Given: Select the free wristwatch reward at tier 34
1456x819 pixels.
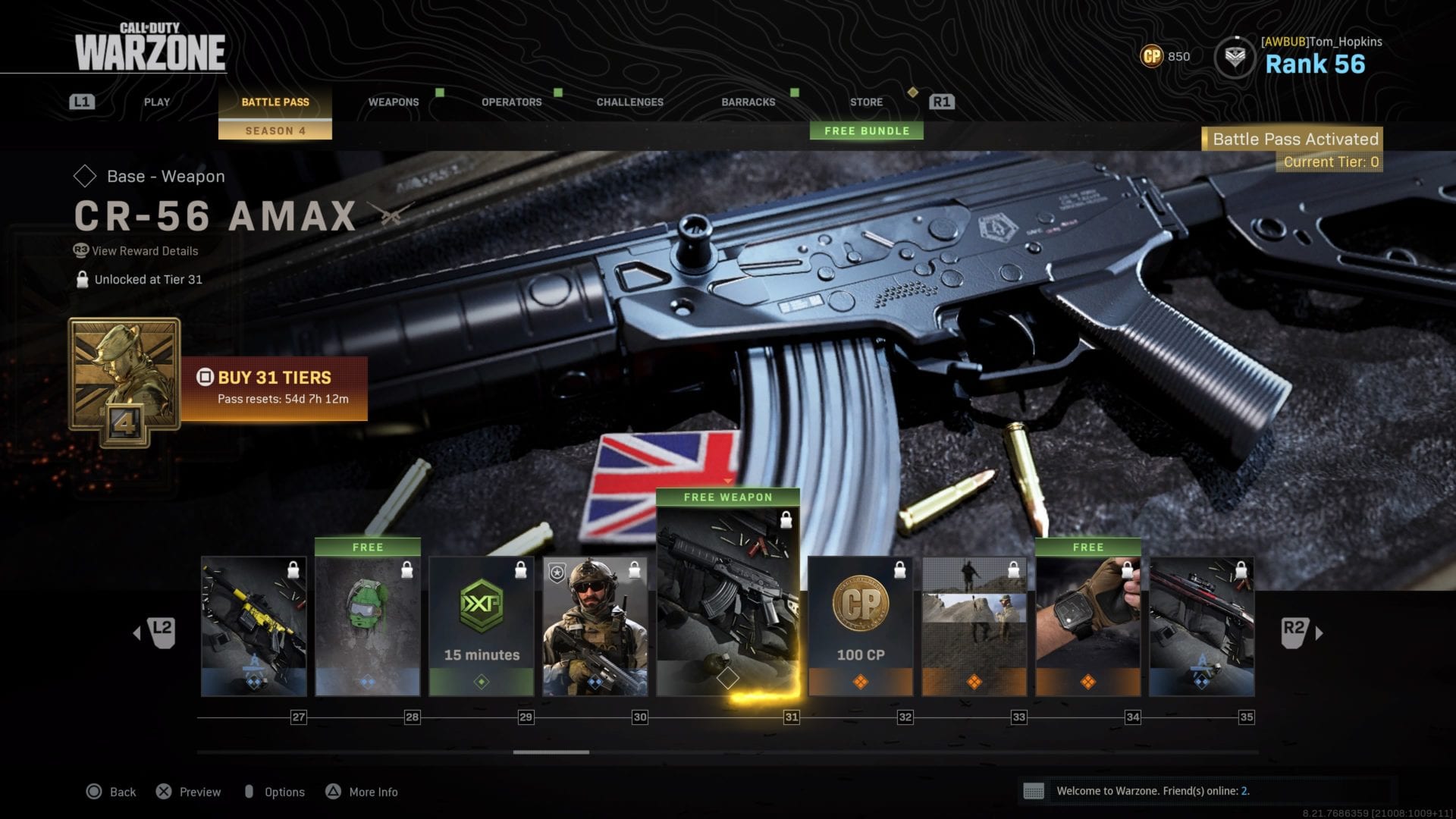Looking at the screenshot, I should tap(1088, 626).
